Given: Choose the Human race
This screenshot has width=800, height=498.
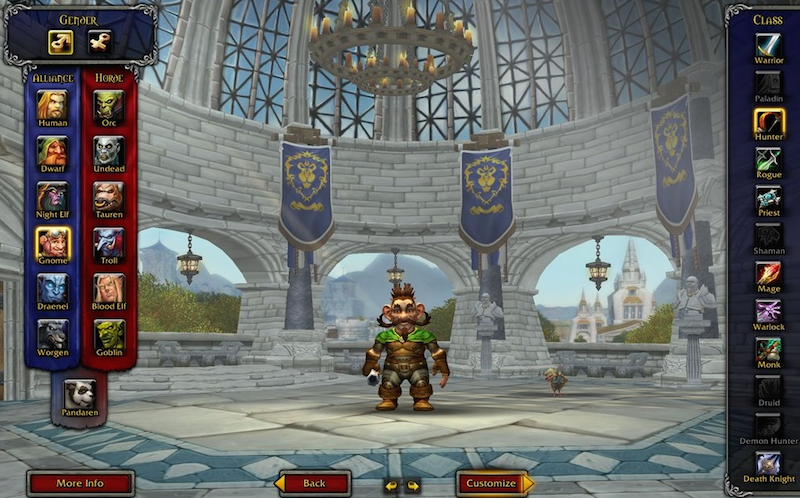Looking at the screenshot, I should (52, 104).
